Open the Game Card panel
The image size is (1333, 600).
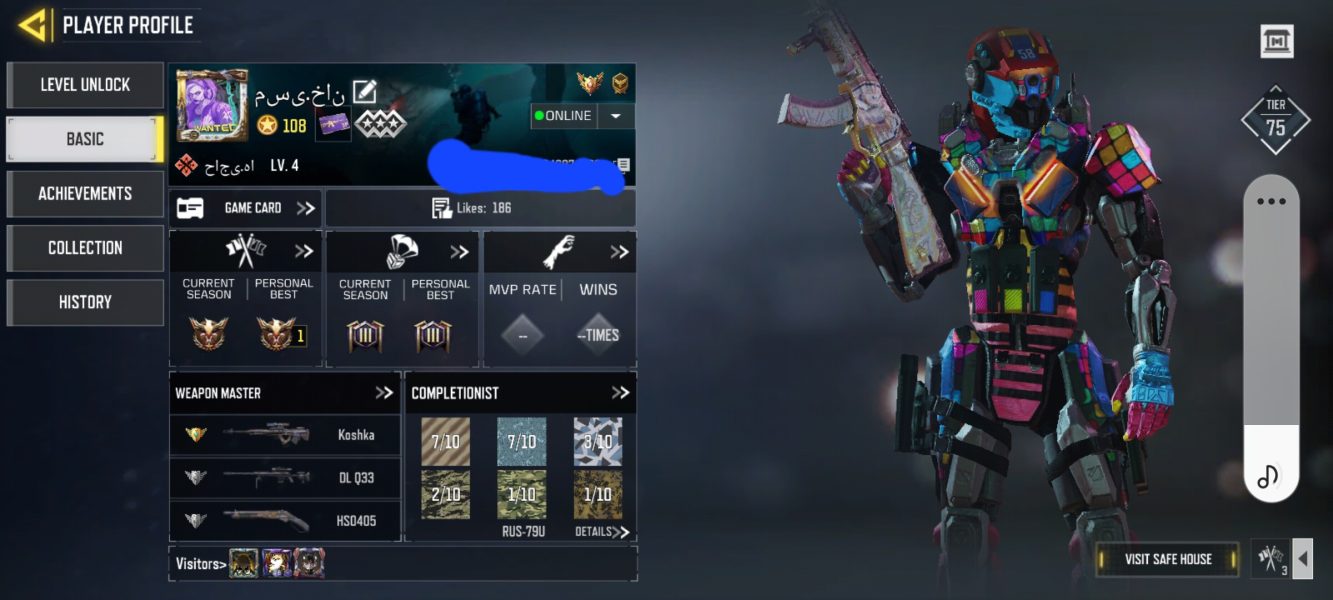coord(246,208)
